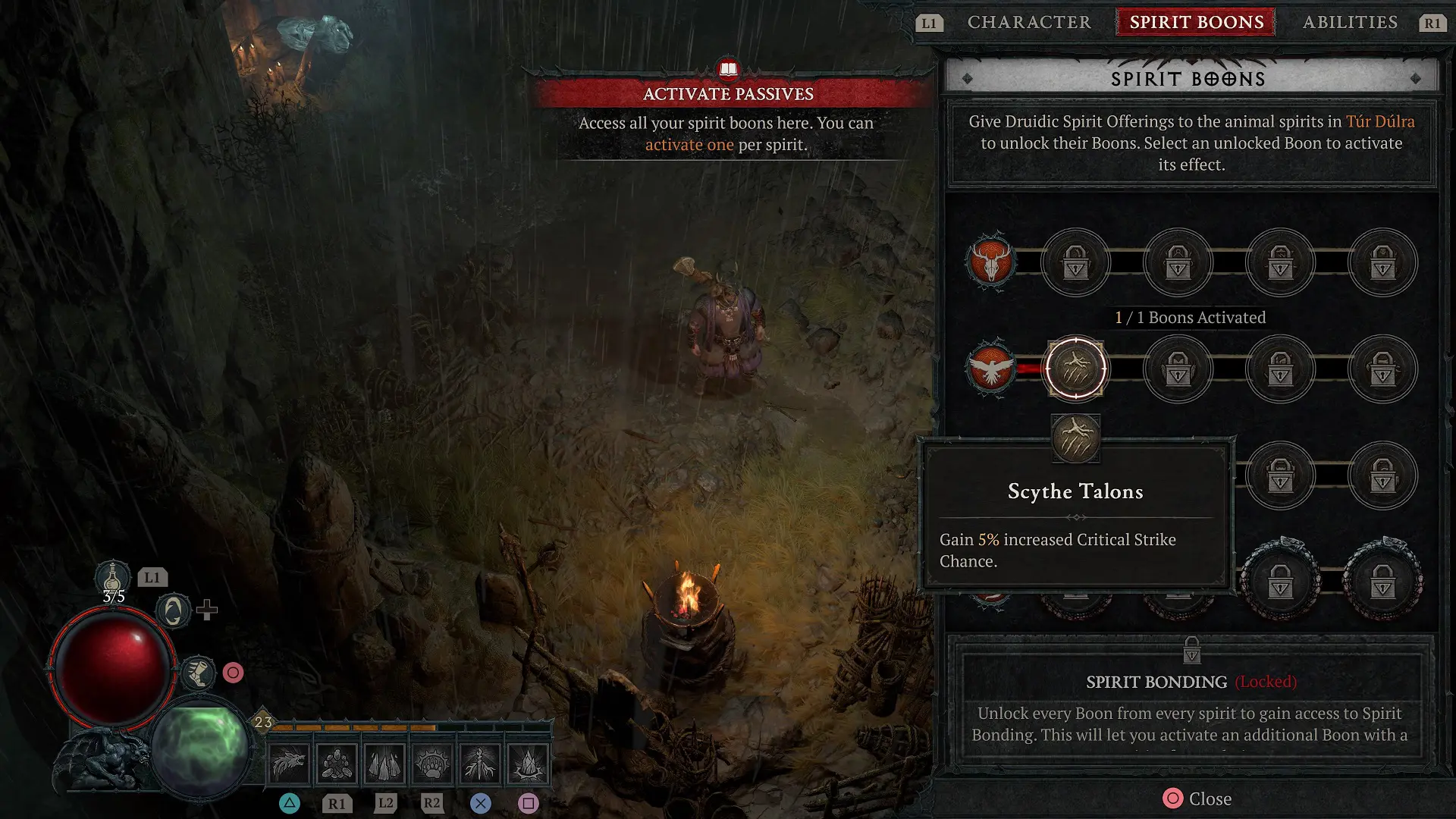Screen dimensions: 1456x819
Task: Select the Deer spirit medallion
Action: coord(993,262)
